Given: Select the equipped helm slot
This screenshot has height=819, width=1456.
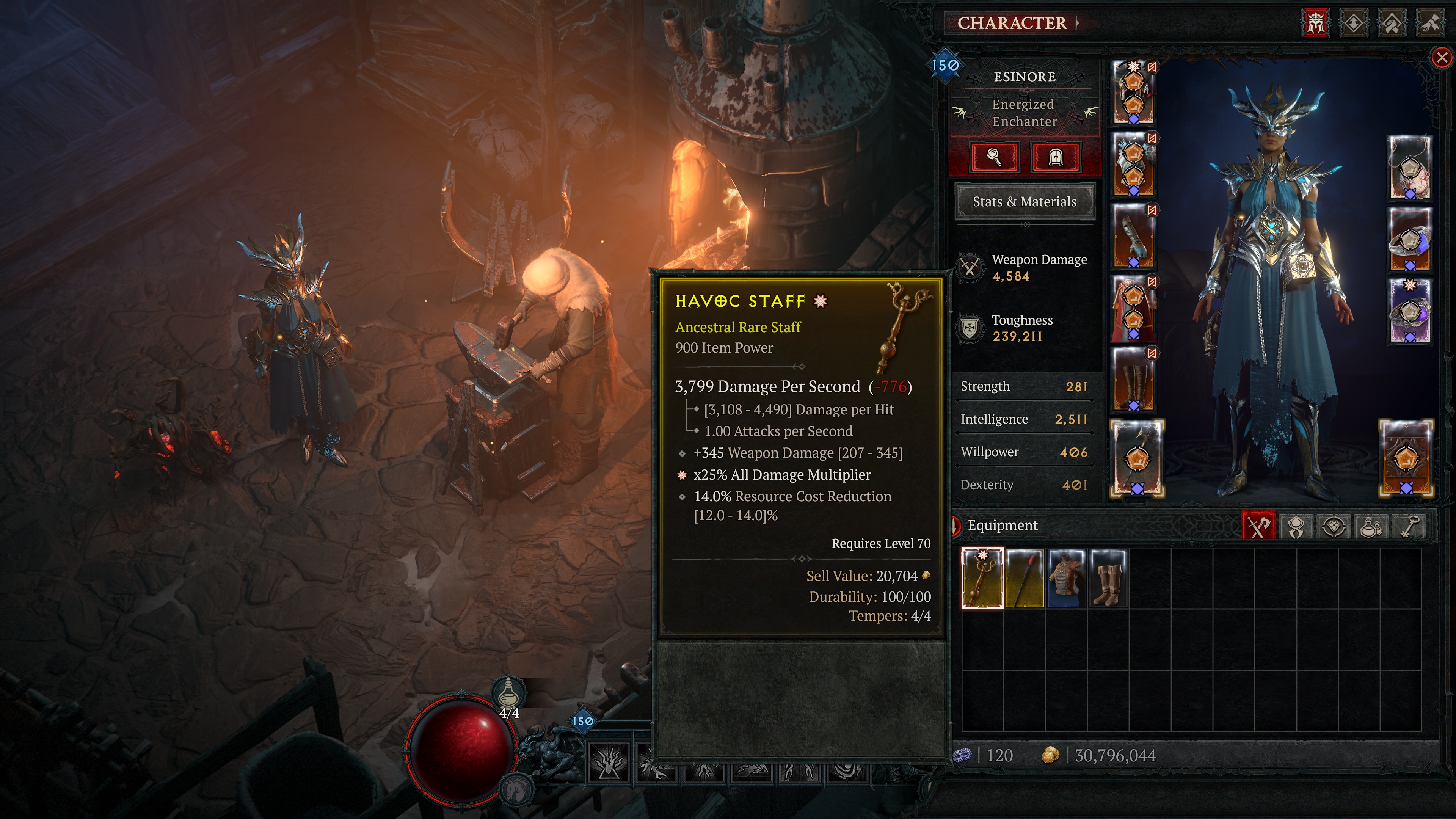Looking at the screenshot, I should tap(1134, 92).
